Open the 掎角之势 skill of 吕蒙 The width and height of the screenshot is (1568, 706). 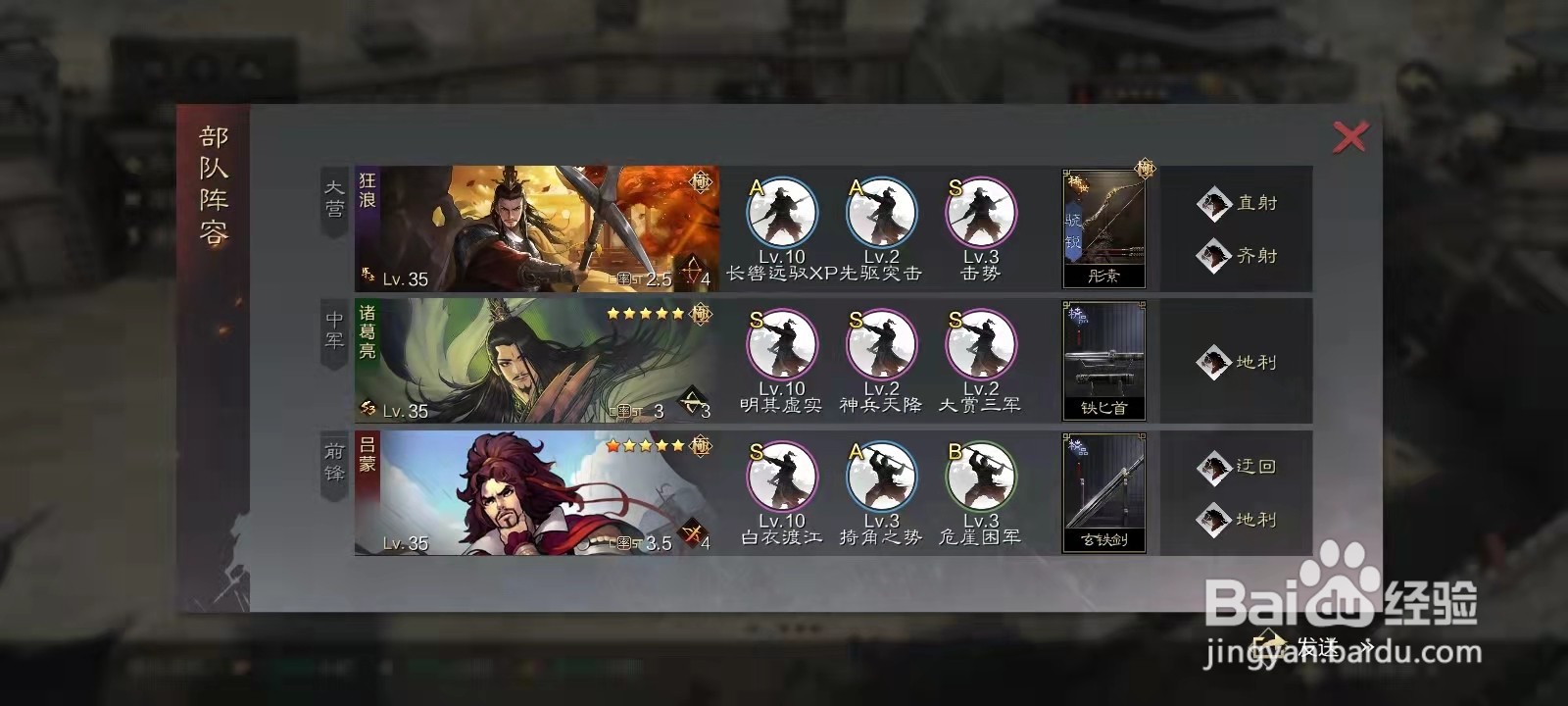(880, 480)
